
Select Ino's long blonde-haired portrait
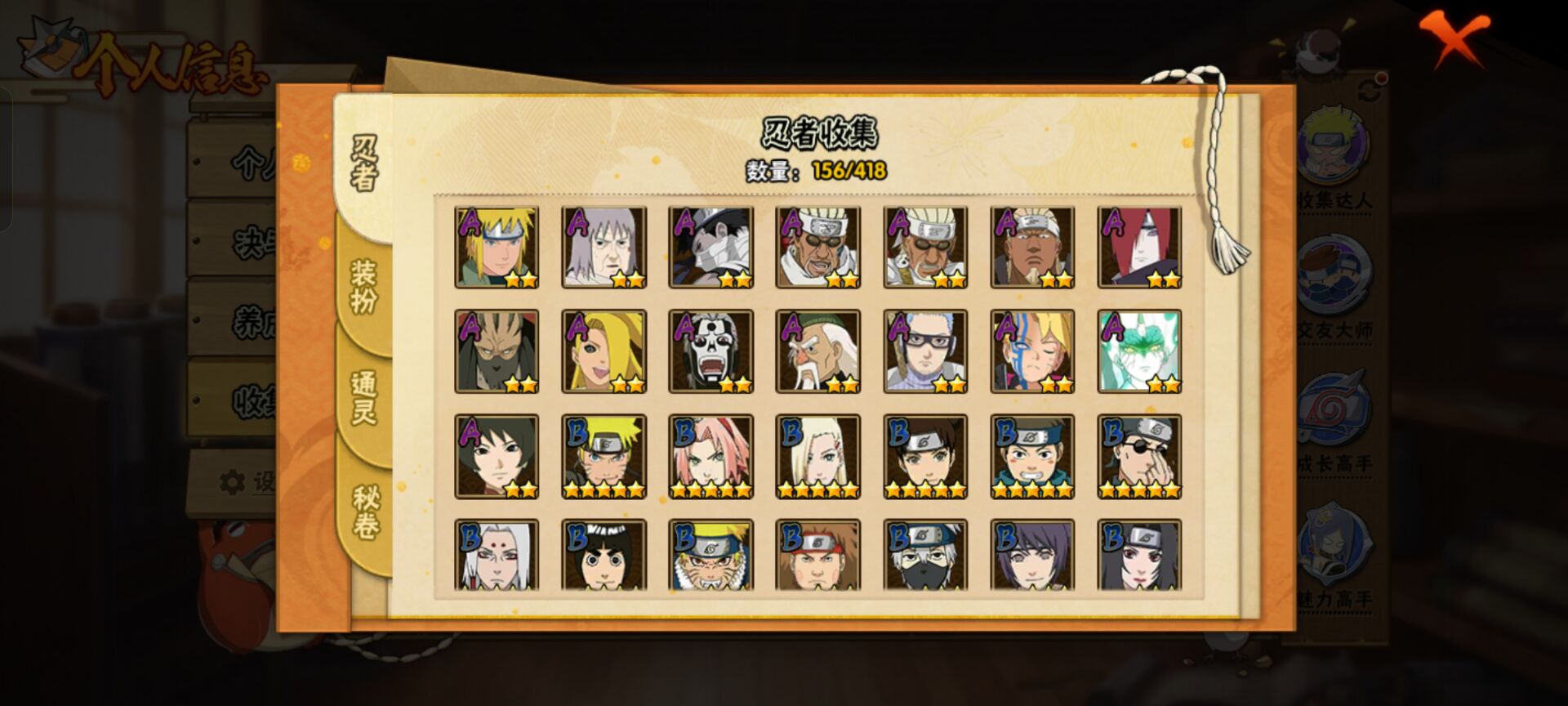coord(817,456)
